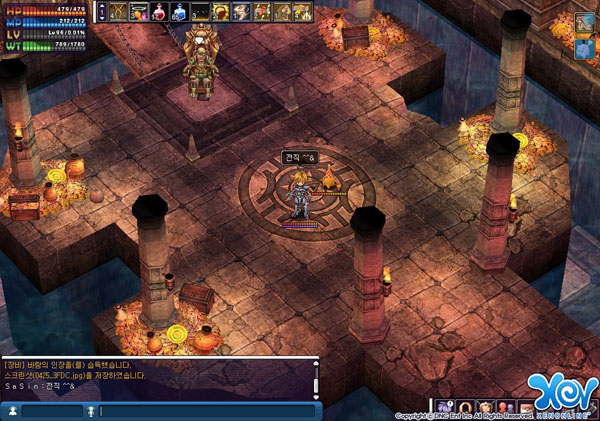Viewport: 600px width, 421px height.
Task: Click the person icon beside the chat input
Action: click(12, 411)
